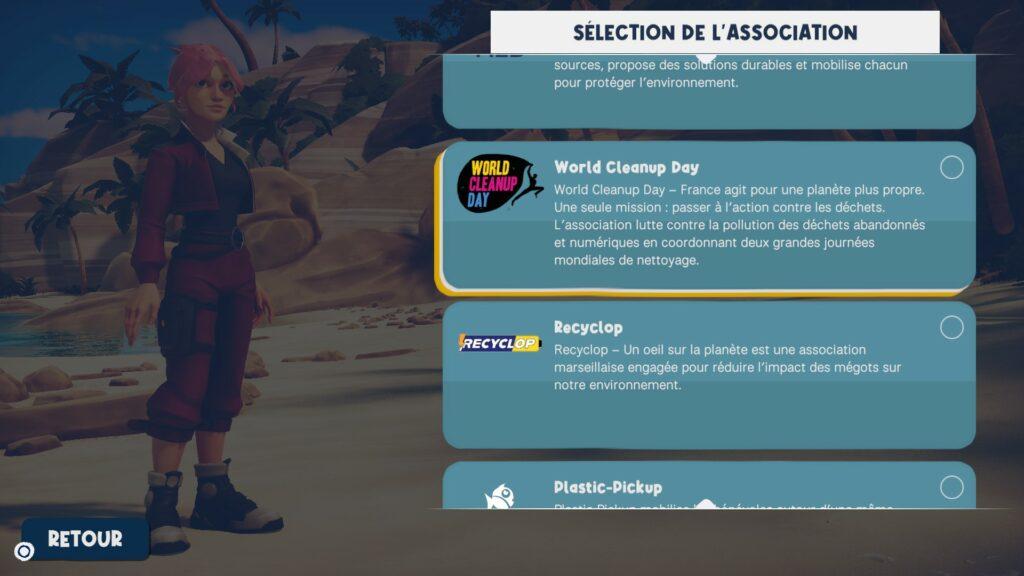1024x576 pixels.
Task: Go back with the Retour button
Action: pyautogui.click(x=85, y=539)
